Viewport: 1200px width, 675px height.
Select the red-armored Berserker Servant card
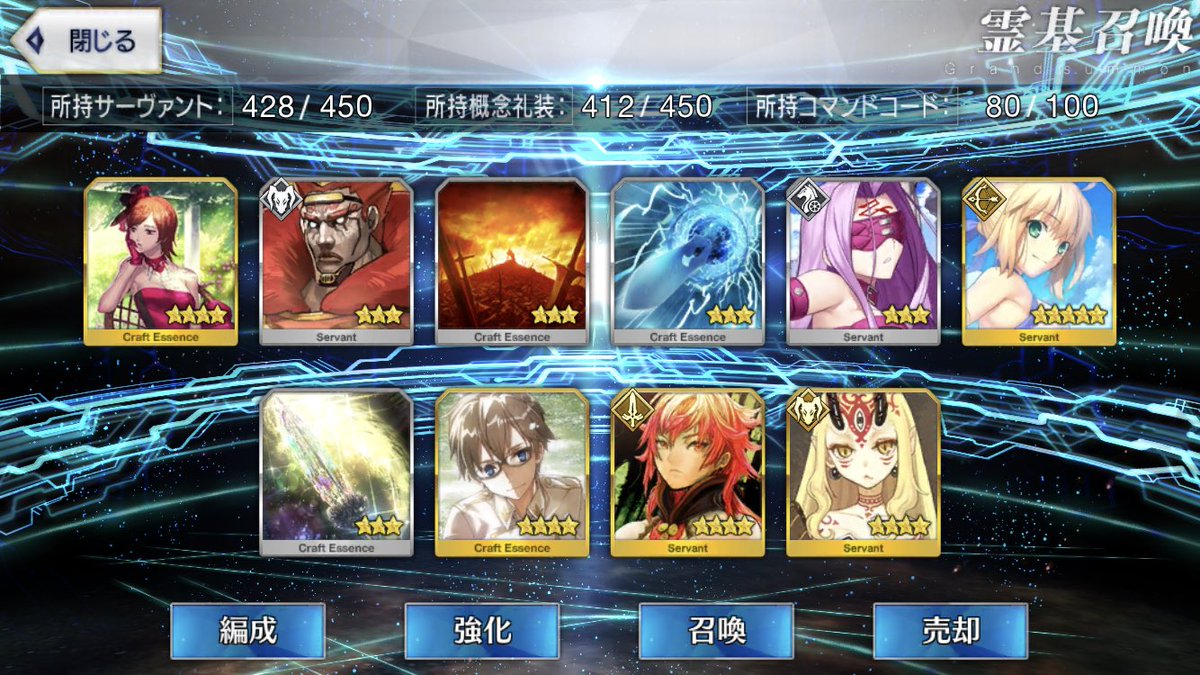click(x=336, y=262)
